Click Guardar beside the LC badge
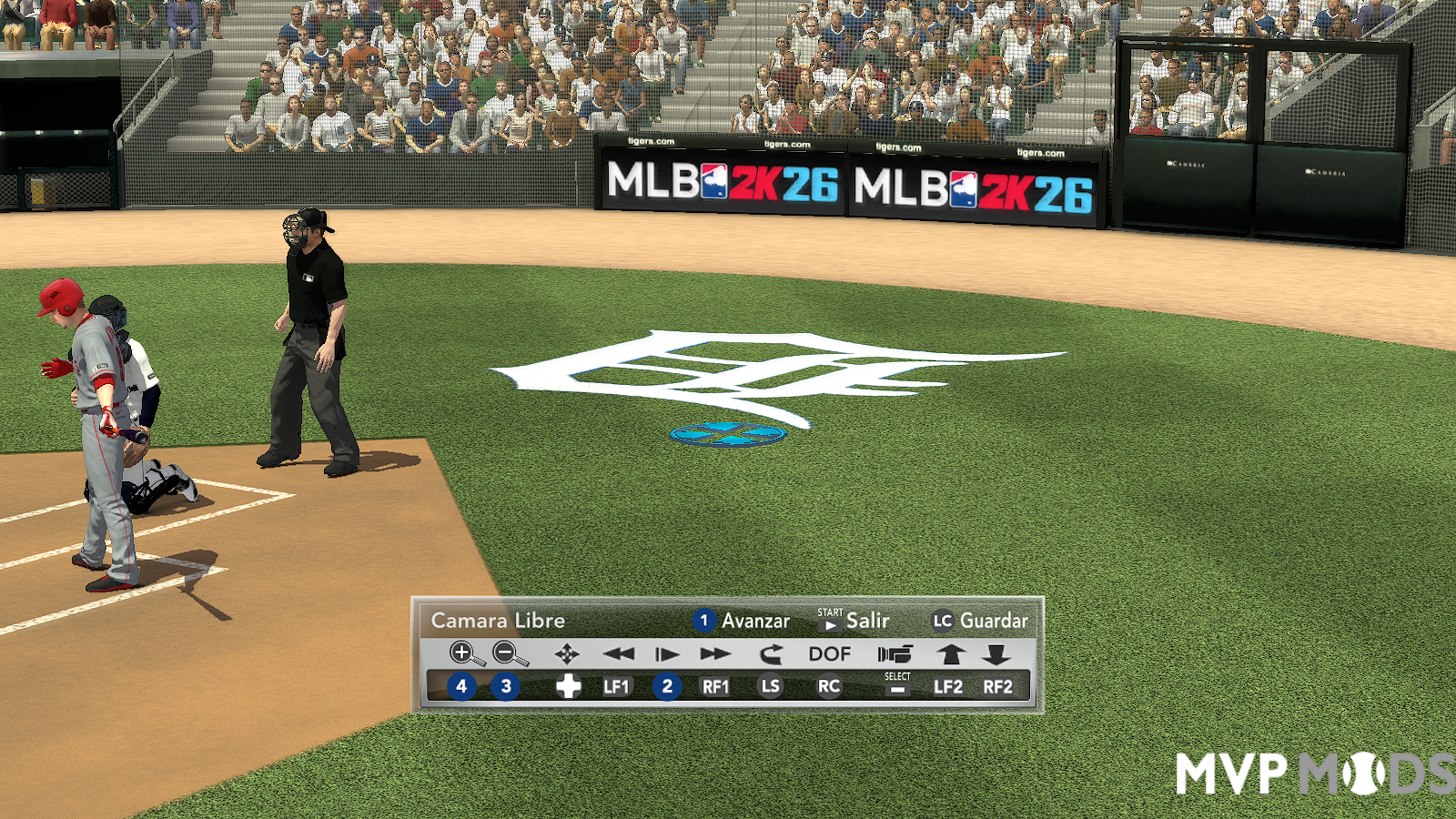 click(x=996, y=622)
